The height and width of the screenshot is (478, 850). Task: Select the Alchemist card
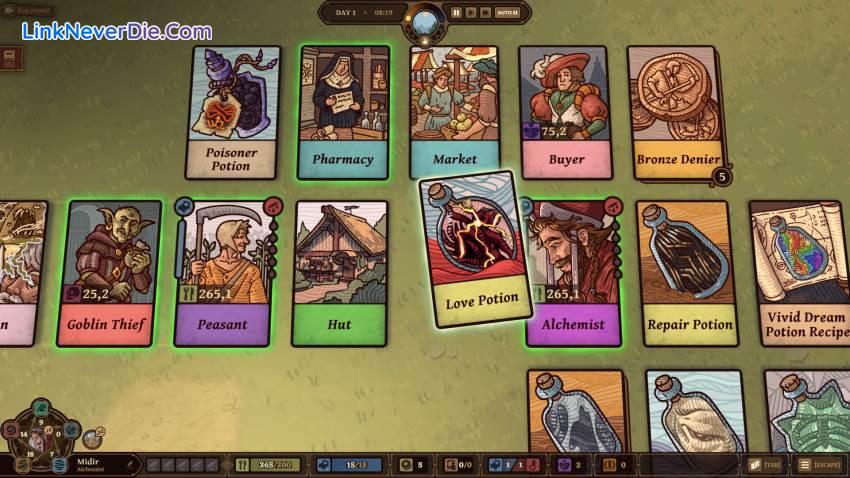click(x=573, y=272)
